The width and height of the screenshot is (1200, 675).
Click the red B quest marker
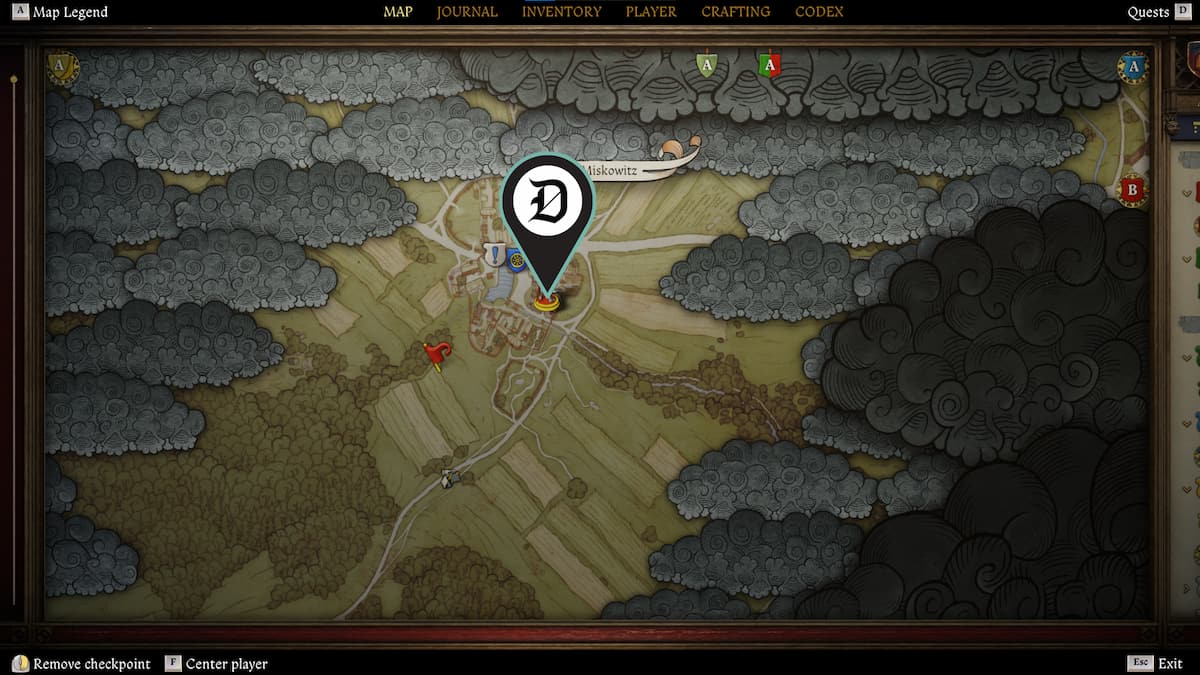(x=1132, y=189)
